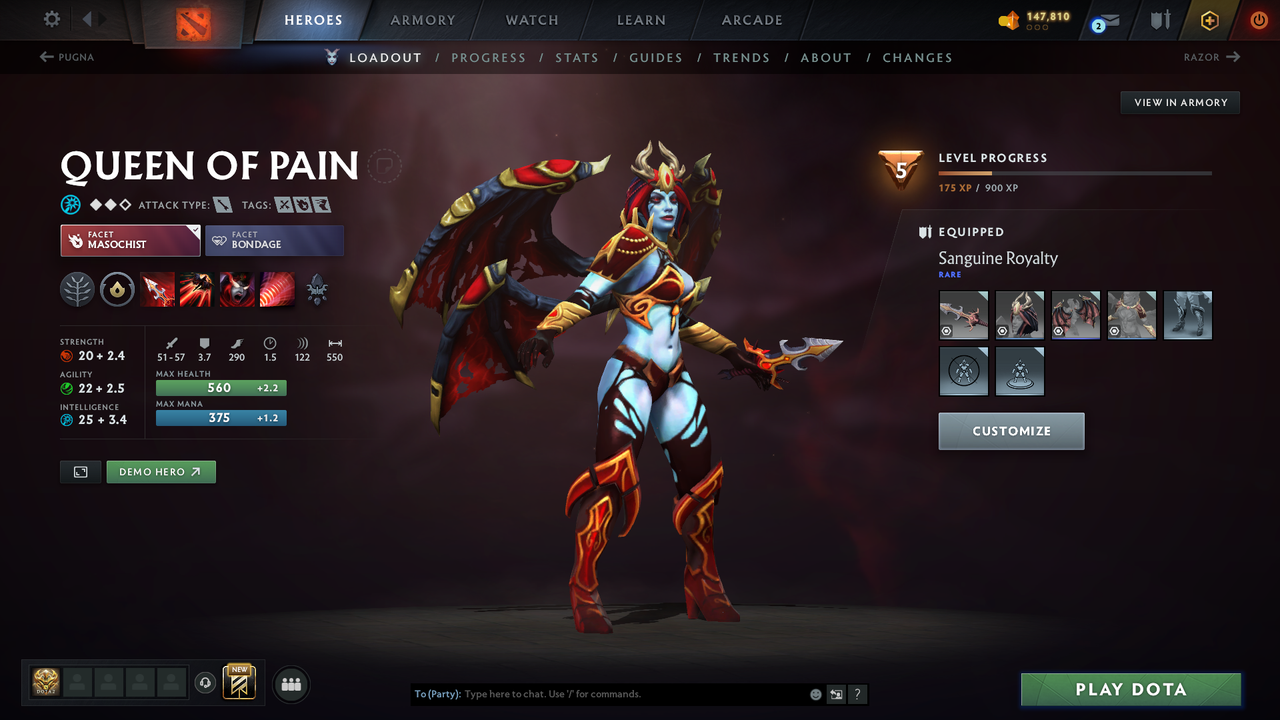The image size is (1280, 720).
Task: Switch to the HEROES tab
Action: [x=313, y=19]
